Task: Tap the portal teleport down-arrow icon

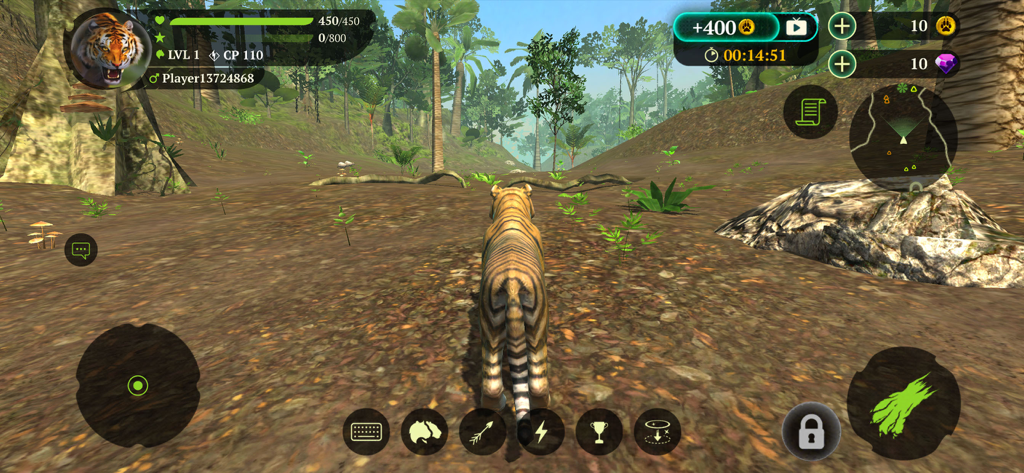Action: [657, 432]
